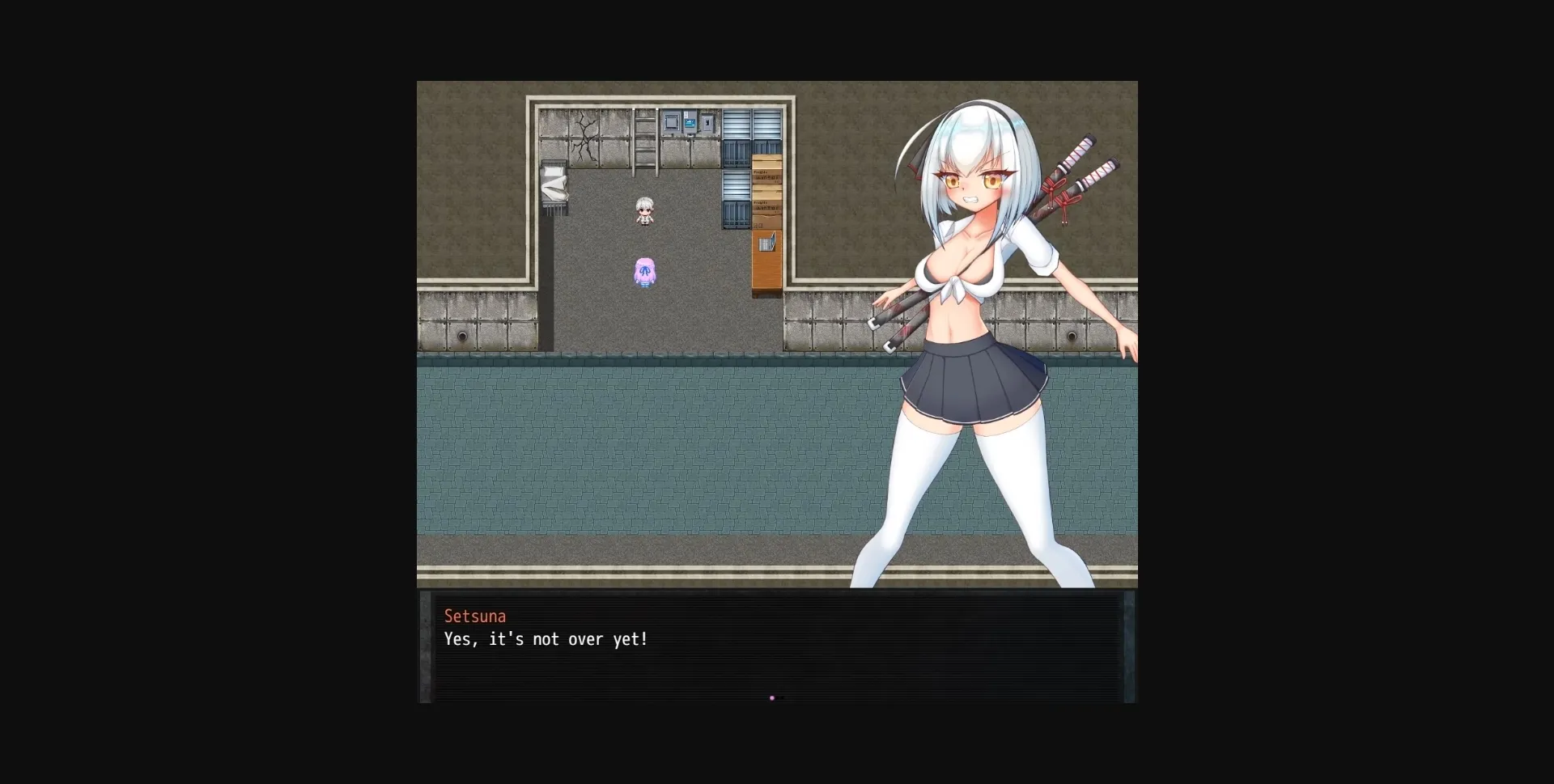Click the laptop on the wooden desk
Image resolution: width=1554 pixels, height=784 pixels.
click(767, 241)
